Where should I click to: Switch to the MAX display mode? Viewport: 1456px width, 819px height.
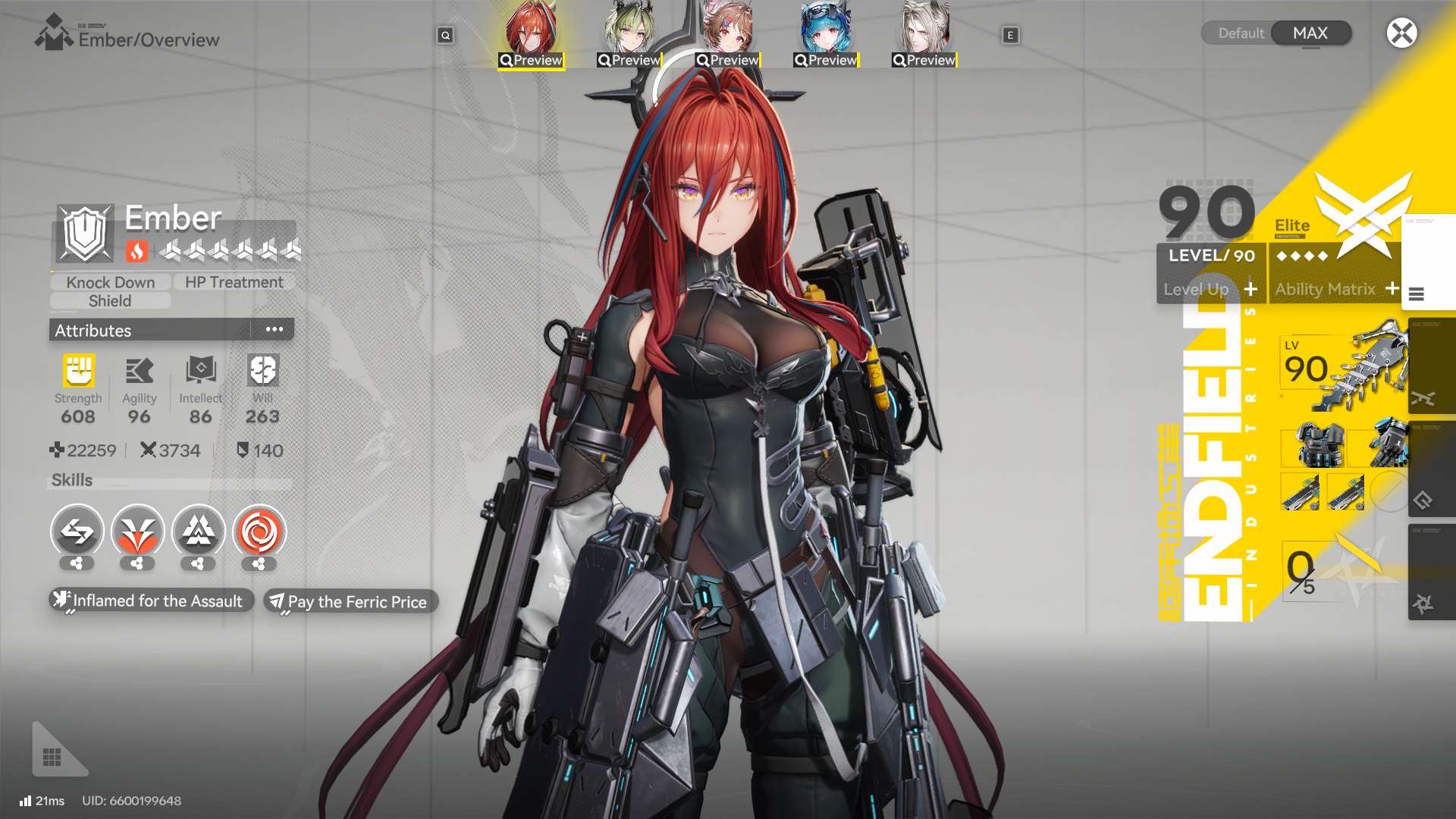pos(1311,33)
